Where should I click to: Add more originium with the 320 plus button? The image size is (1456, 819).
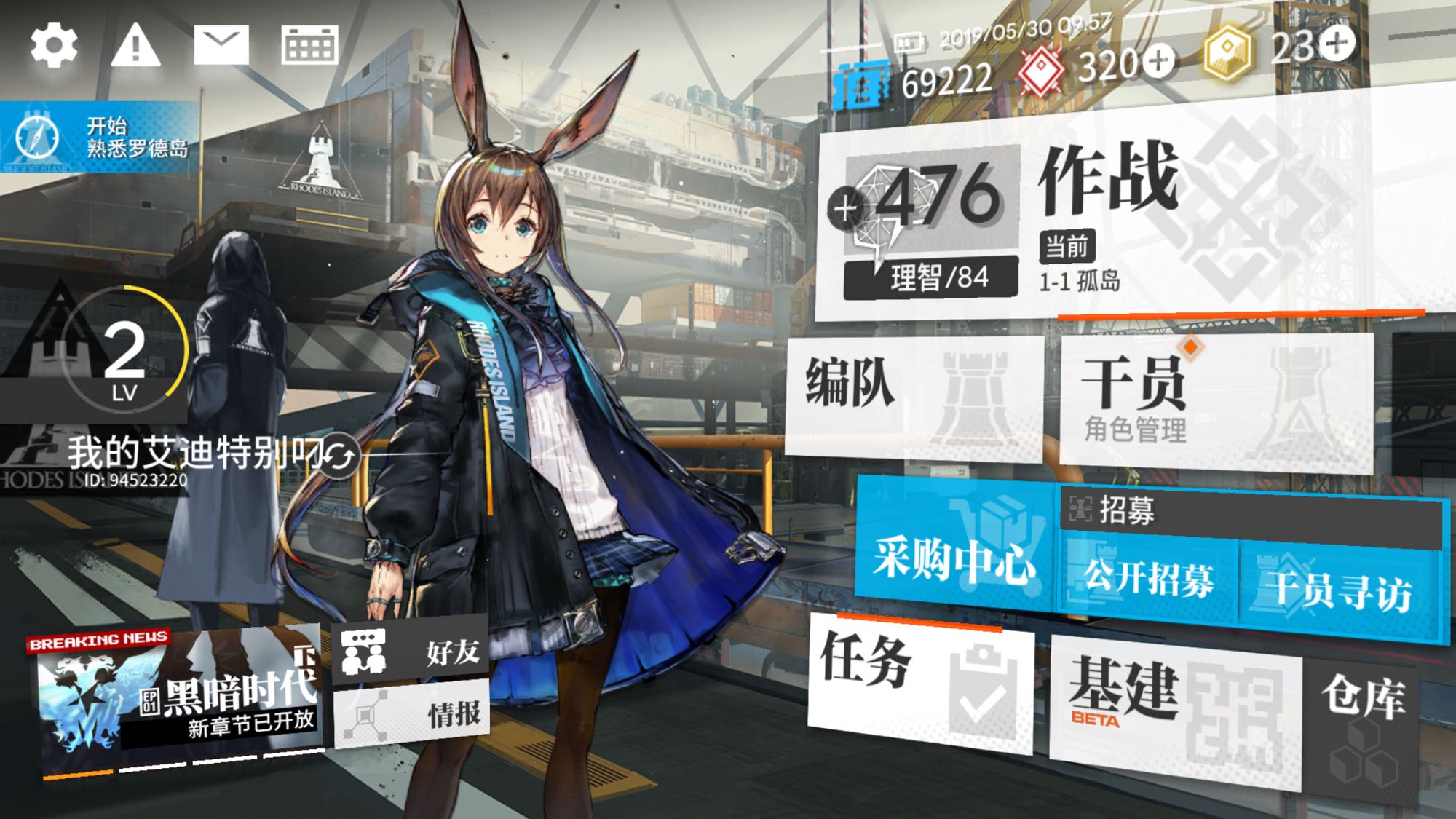point(1158,60)
